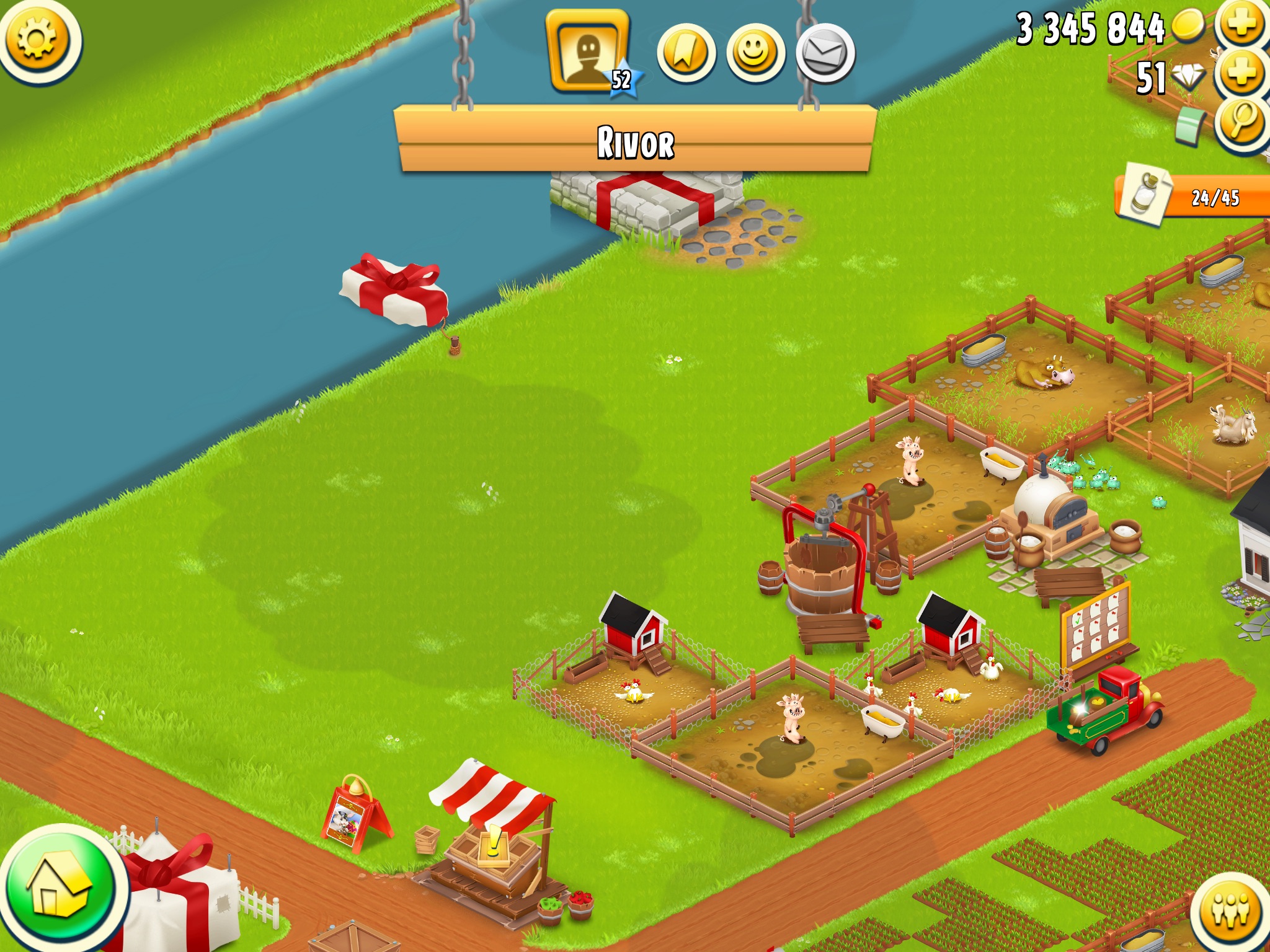
Task: Tap the smiley face like button
Action: (755, 54)
